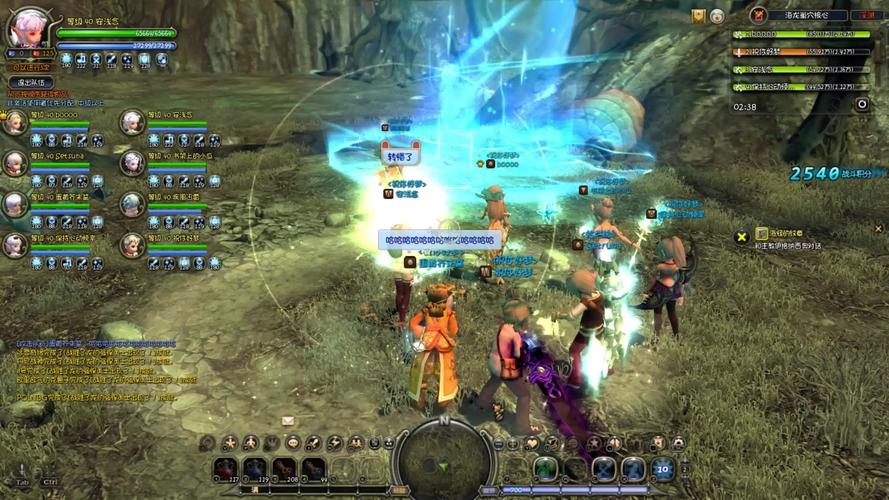Click the round pig-face icon at top
This screenshot has width=889, height=500.
(x=717, y=16)
